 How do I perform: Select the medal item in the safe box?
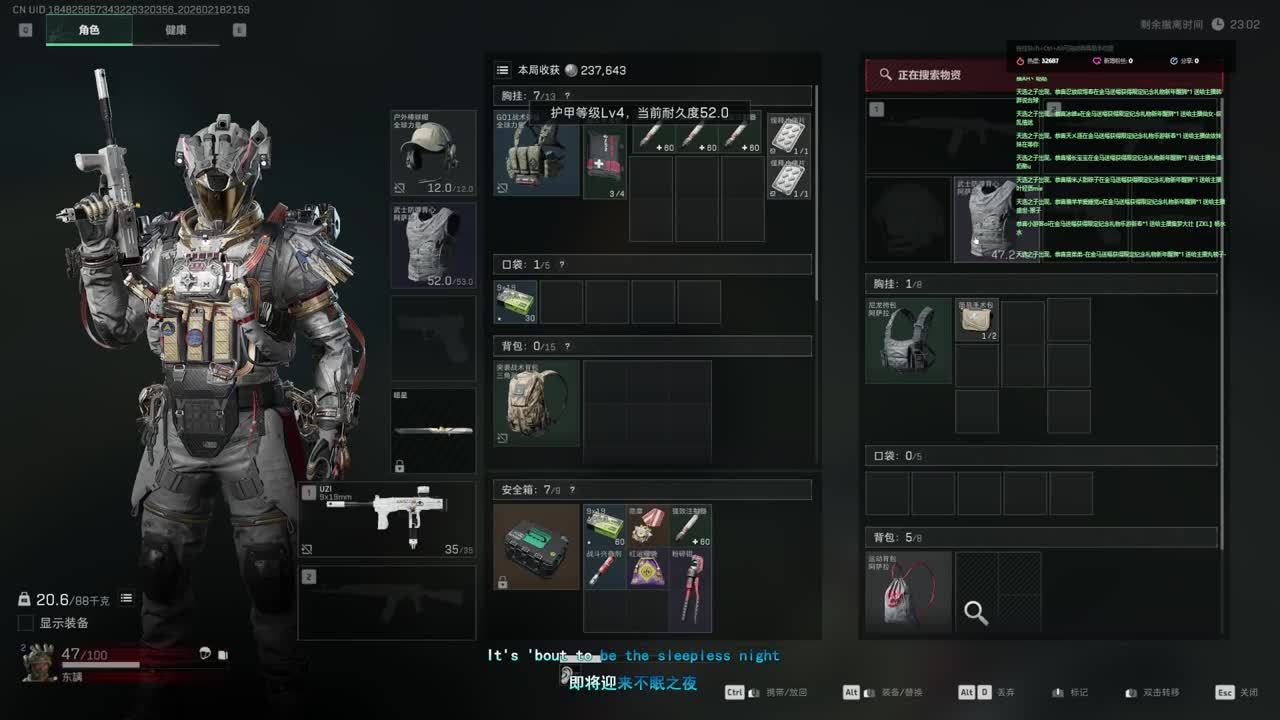pos(648,525)
